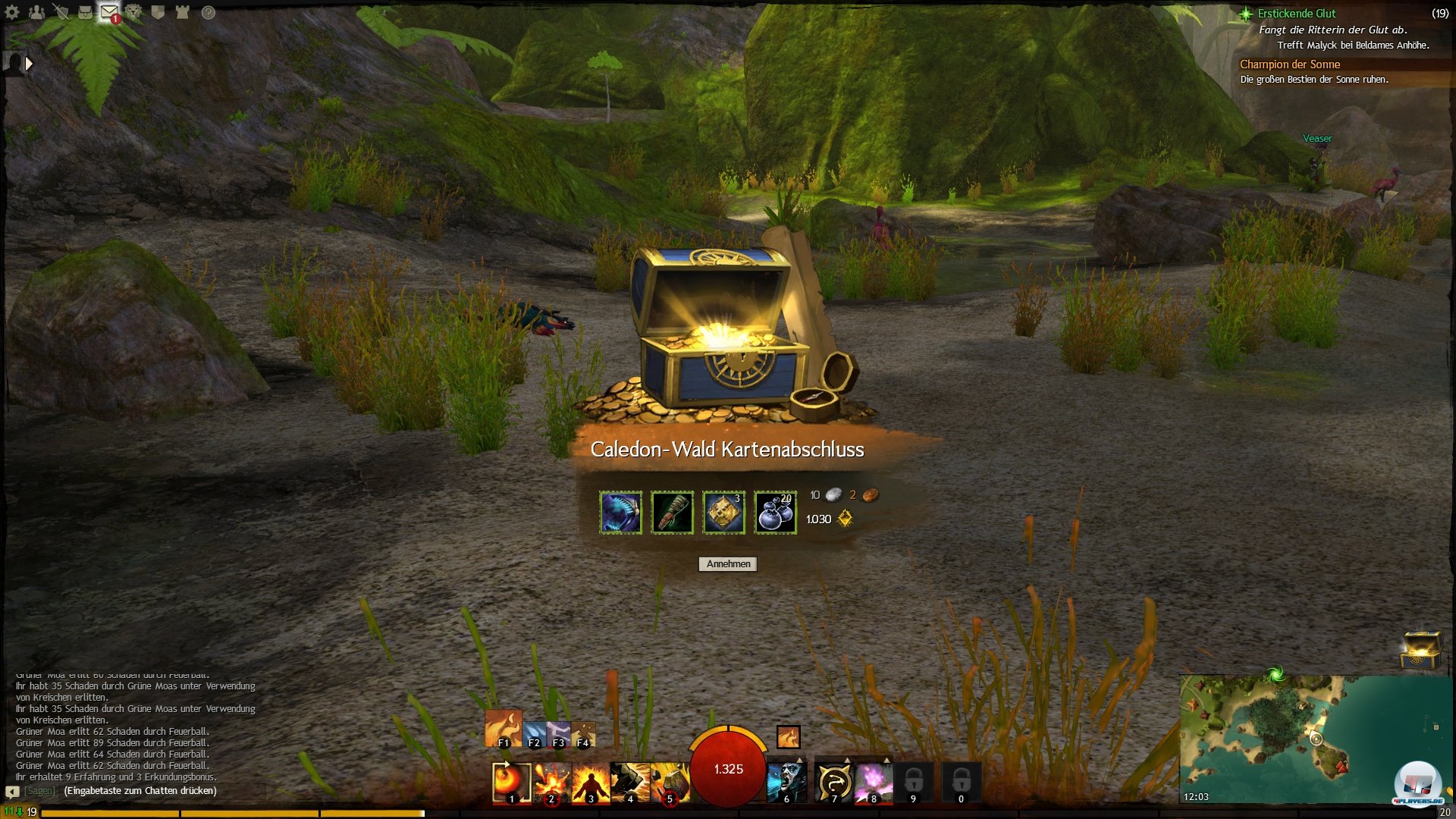Inspect the blue feathered shoulder reward

point(620,513)
